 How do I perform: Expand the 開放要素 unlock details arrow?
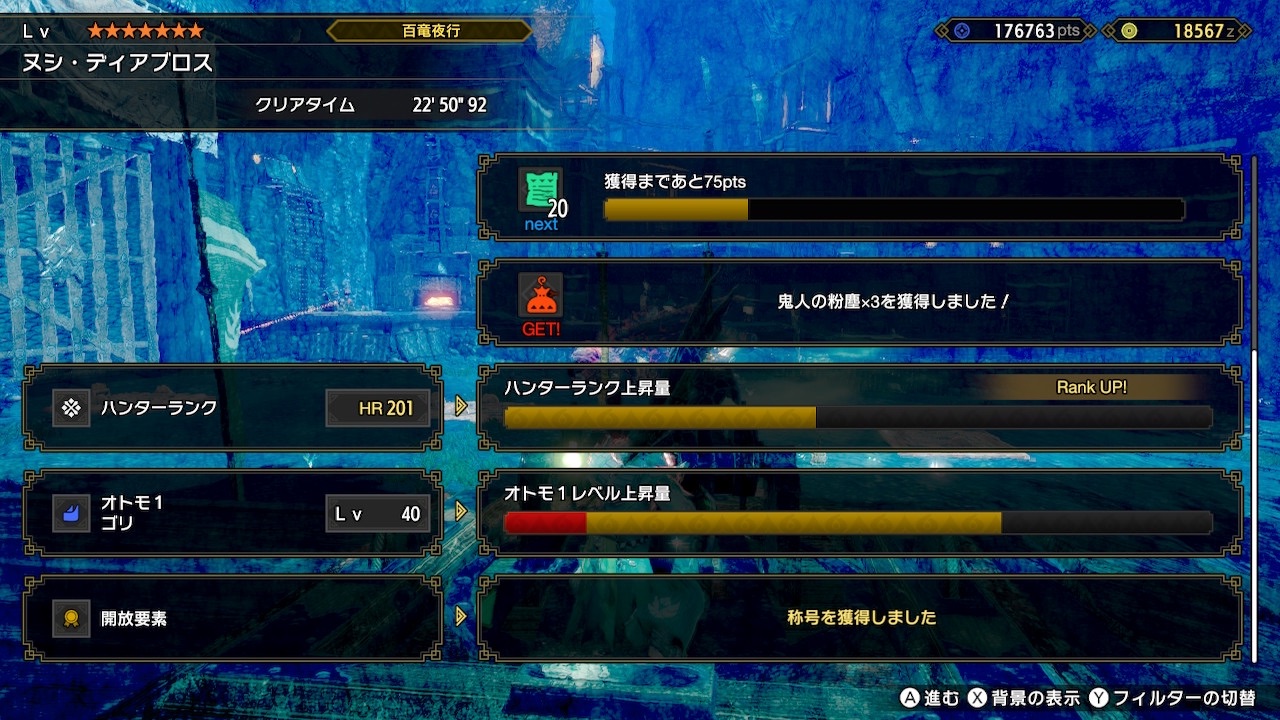click(458, 617)
